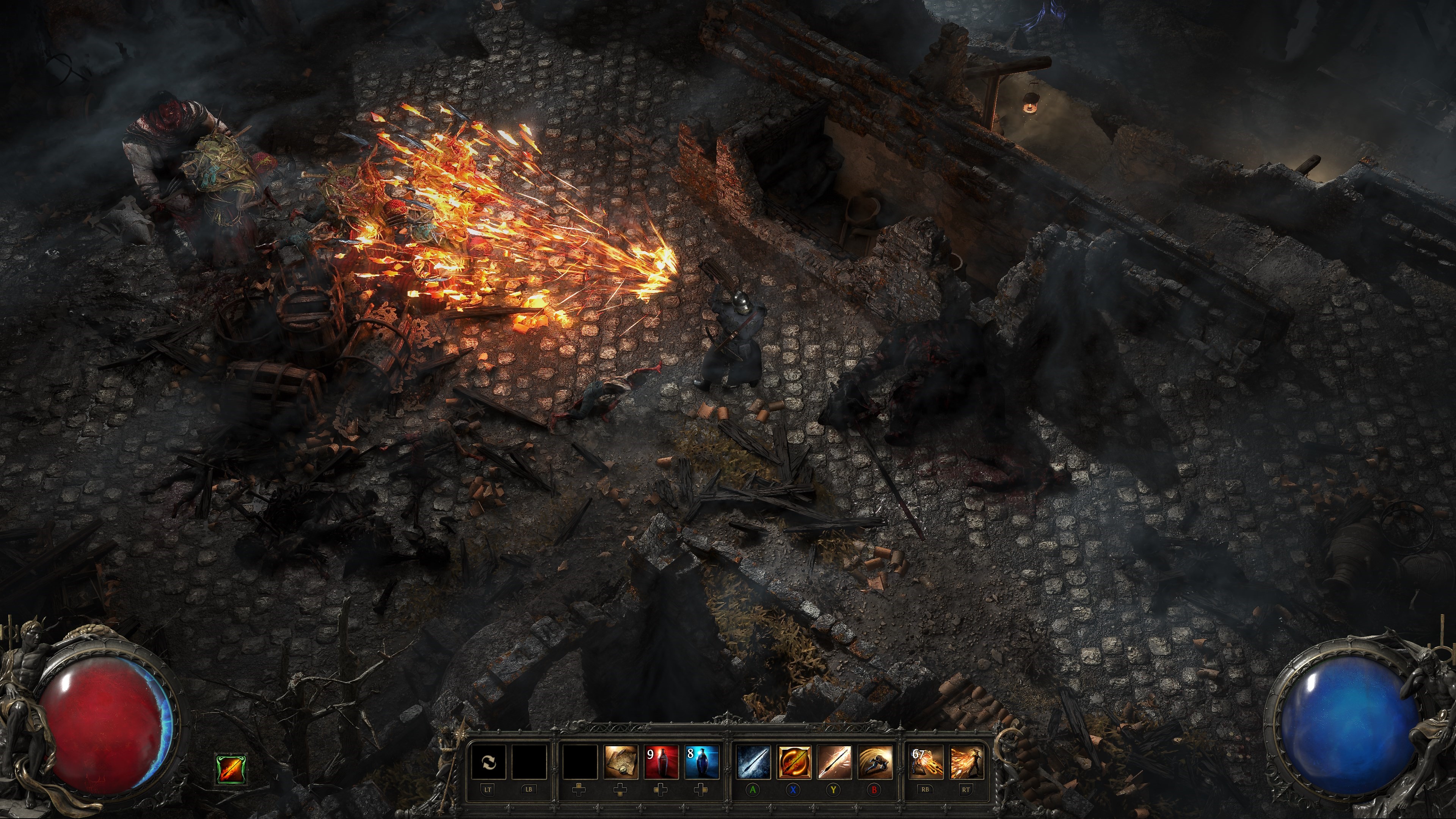This screenshot has width=1456, height=819.
Task: Activate the fiery shot skill numbered 67
Action: coord(926,763)
